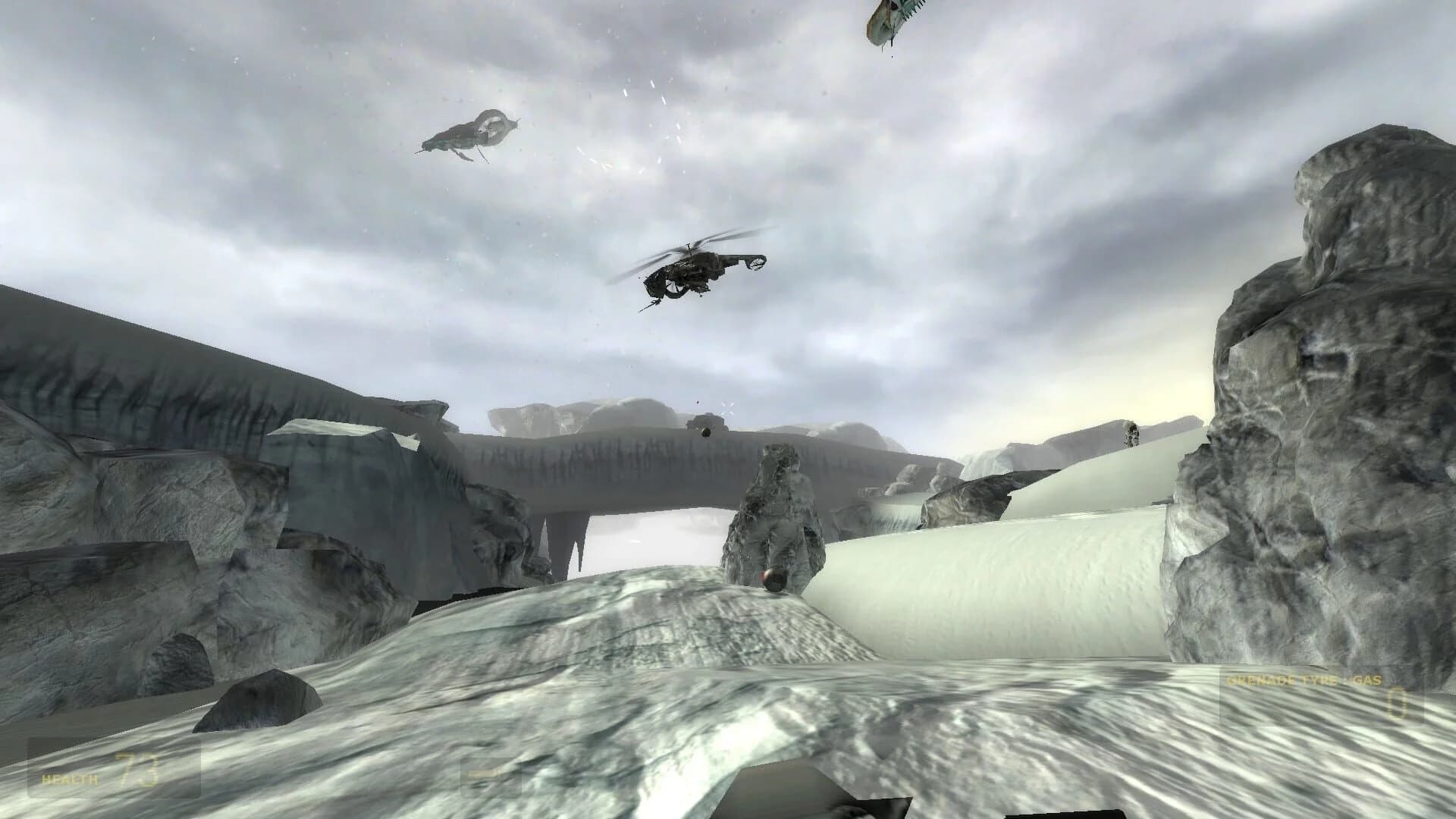This screenshot has width=1456, height=819.
Task: Click the distant figure on the snow ridge
Action: point(1130,434)
